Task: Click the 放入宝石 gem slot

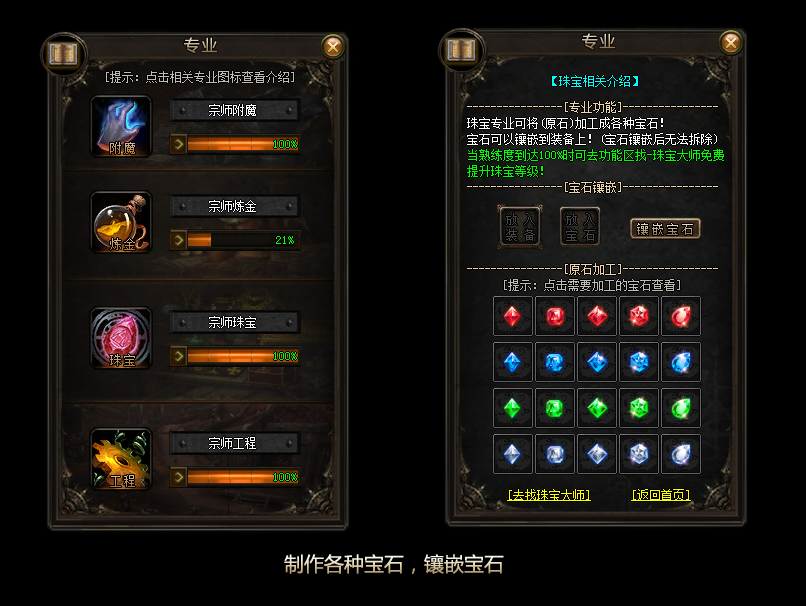Action: [x=579, y=227]
